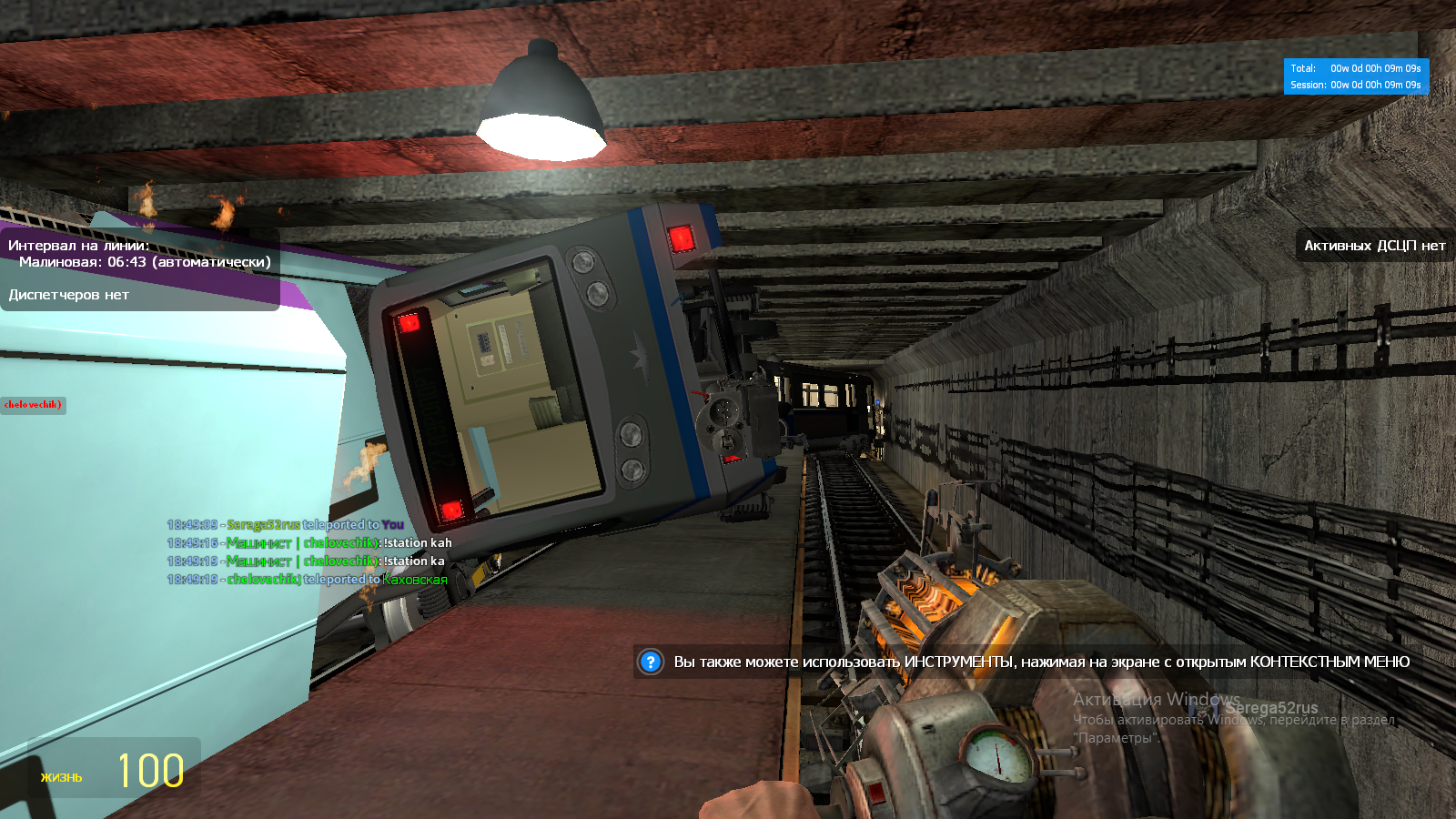Screen dimensions: 1456x819
Task: Click the Seryoga52rus teleported chat message
Action: 286,525
